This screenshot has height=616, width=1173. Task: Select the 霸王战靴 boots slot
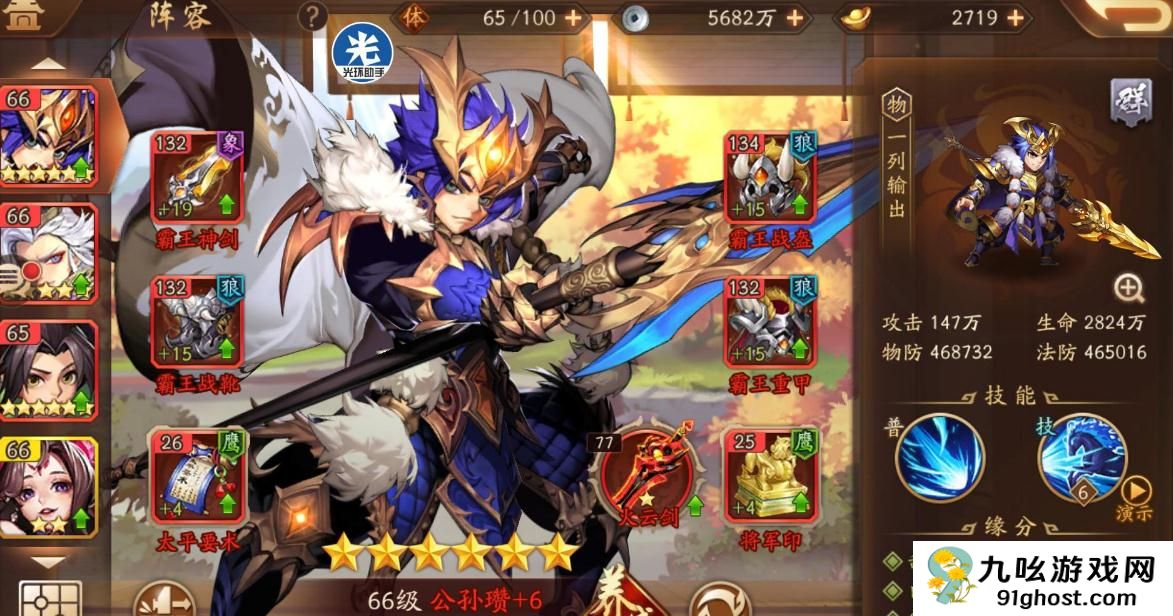197,324
